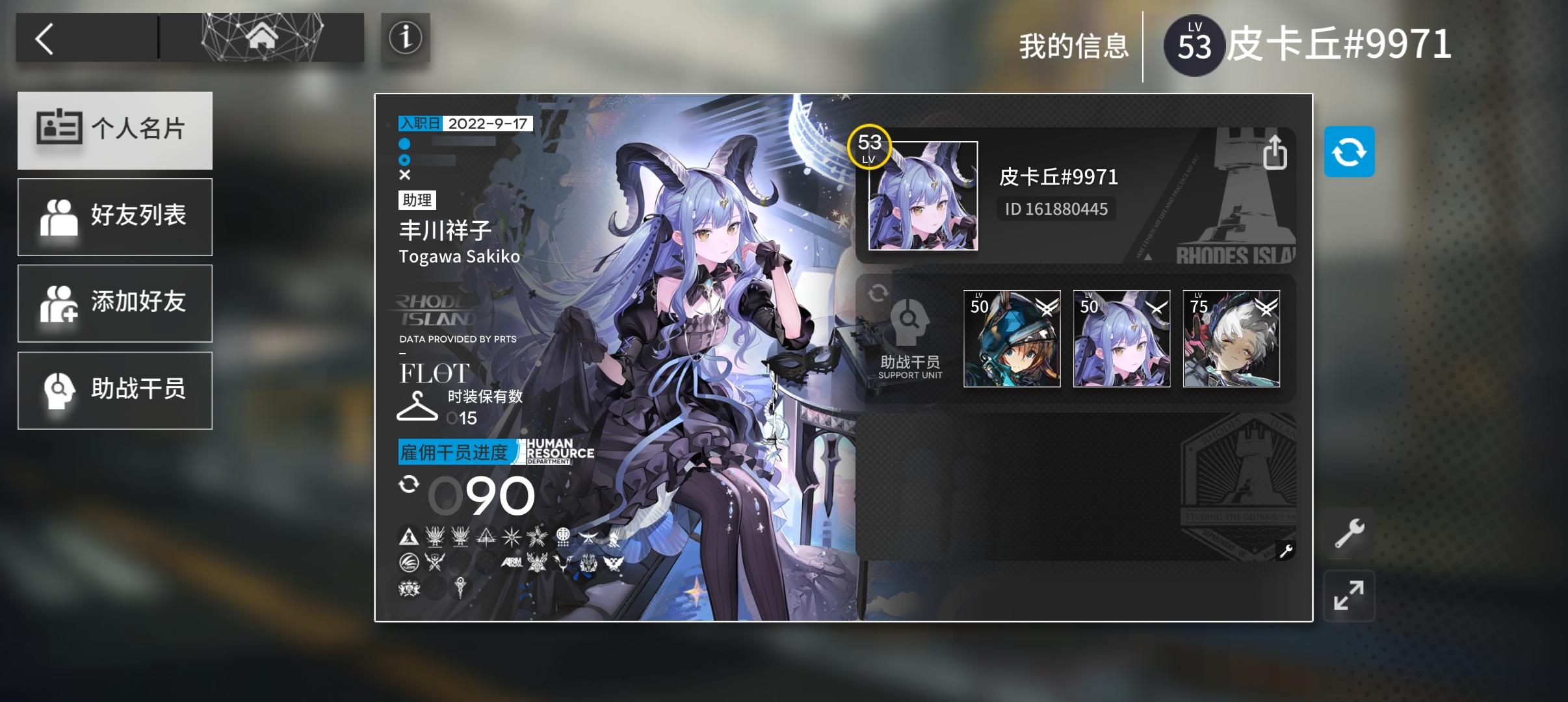This screenshot has width=1568, height=702.
Task: Click the 添加好友 button
Action: click(x=115, y=303)
